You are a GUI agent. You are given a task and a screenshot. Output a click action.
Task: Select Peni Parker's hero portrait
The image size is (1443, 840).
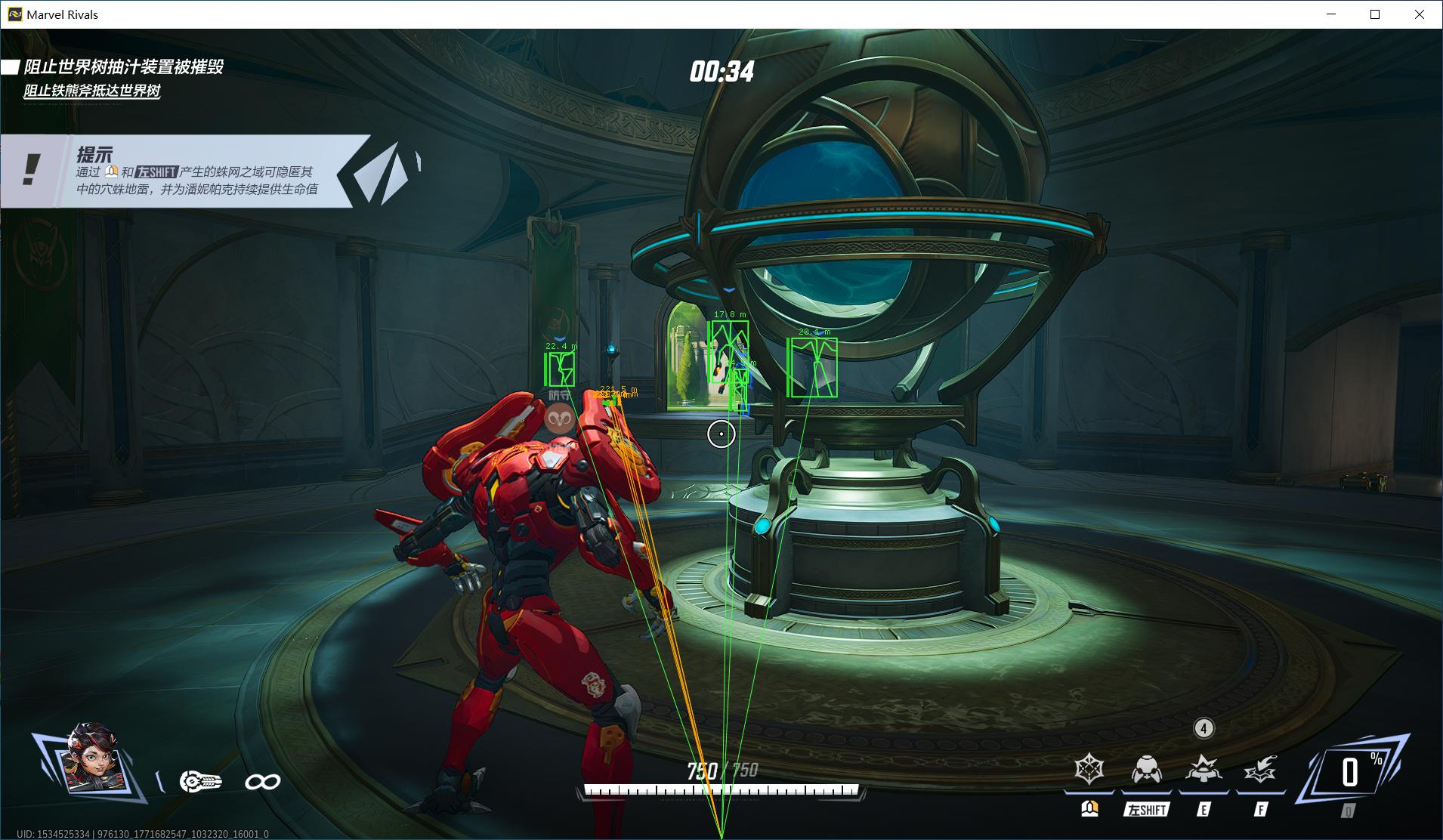click(x=92, y=761)
